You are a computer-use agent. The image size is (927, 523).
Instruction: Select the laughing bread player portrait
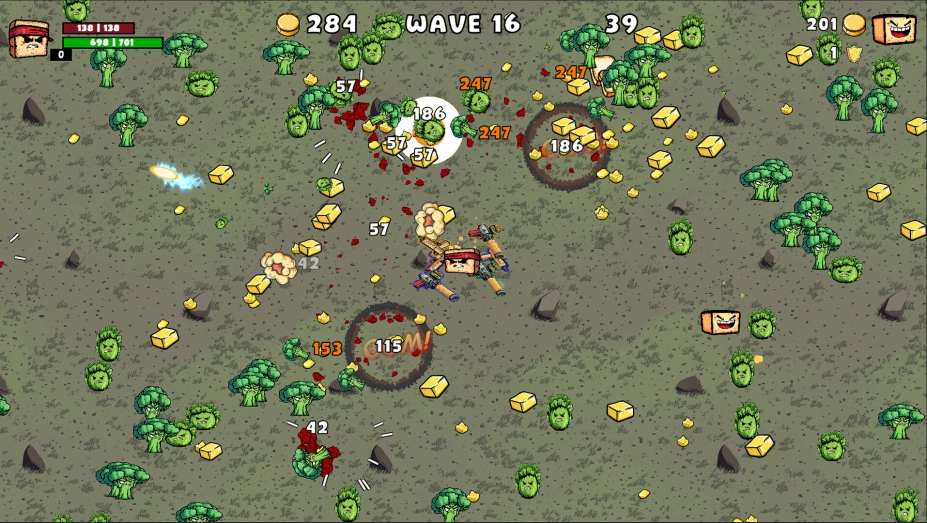pyautogui.click(x=893, y=29)
